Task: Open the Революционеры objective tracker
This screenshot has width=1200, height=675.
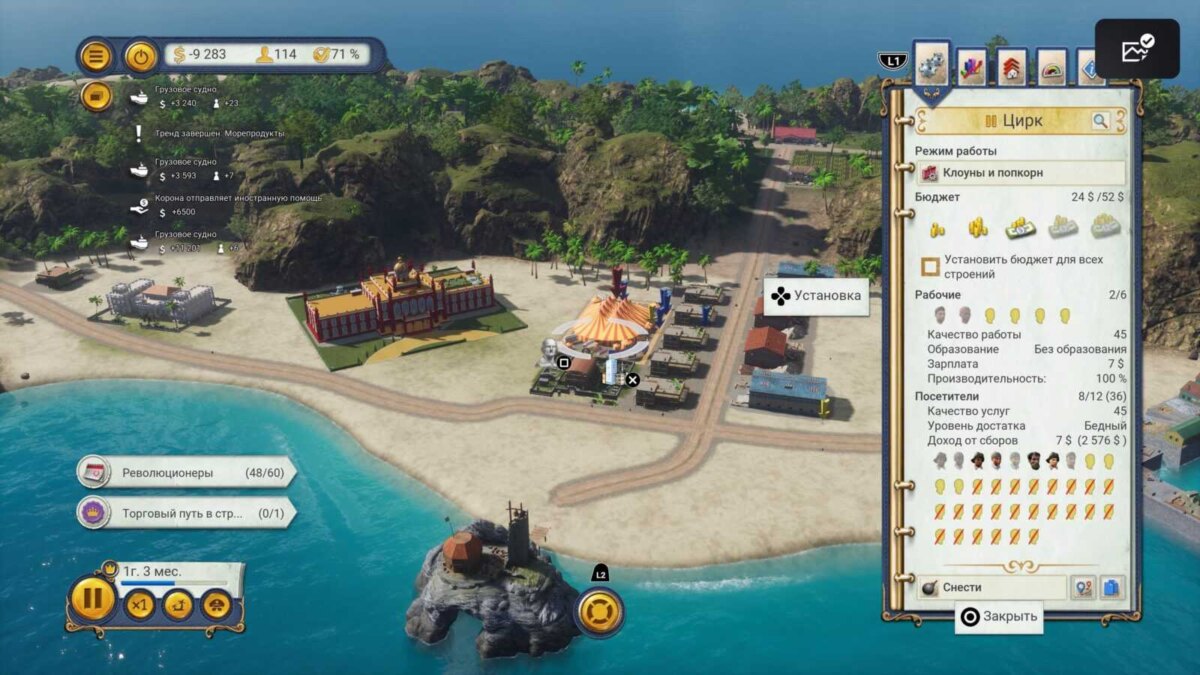Action: (x=185, y=472)
